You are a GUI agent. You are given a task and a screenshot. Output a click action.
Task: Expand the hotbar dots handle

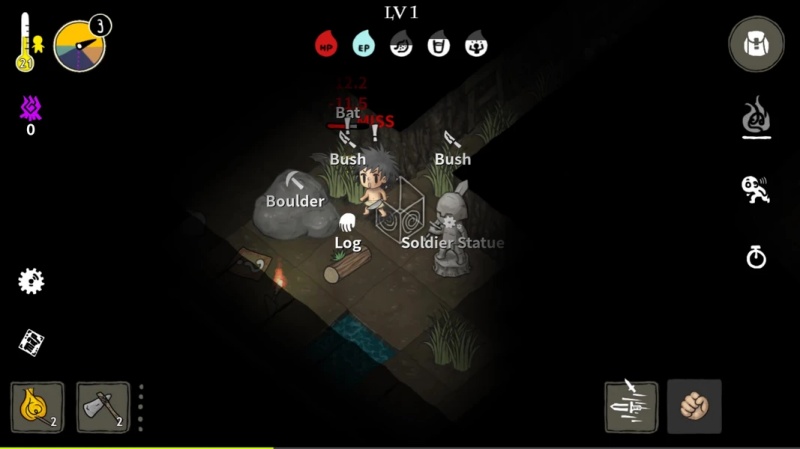[x=140, y=408]
